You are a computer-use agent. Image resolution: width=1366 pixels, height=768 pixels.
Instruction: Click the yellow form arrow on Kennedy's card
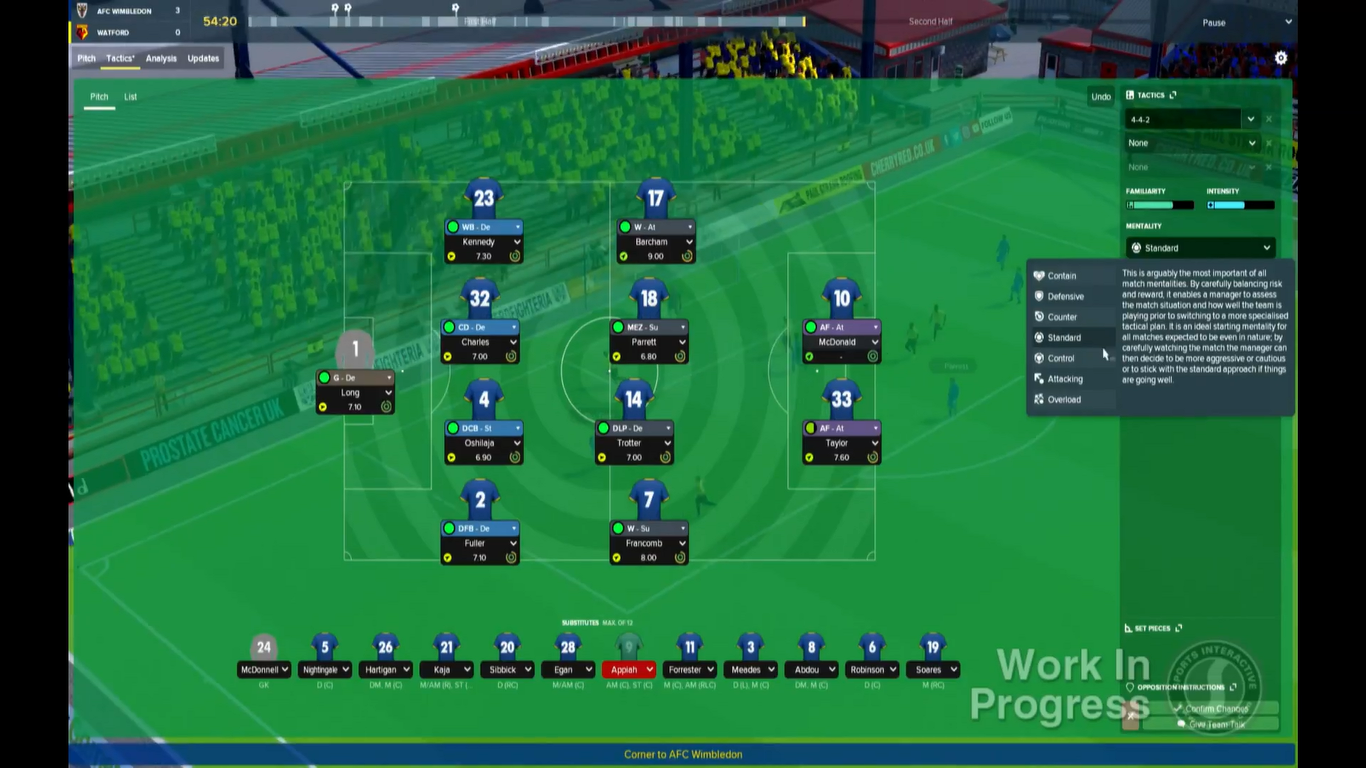(x=450, y=256)
